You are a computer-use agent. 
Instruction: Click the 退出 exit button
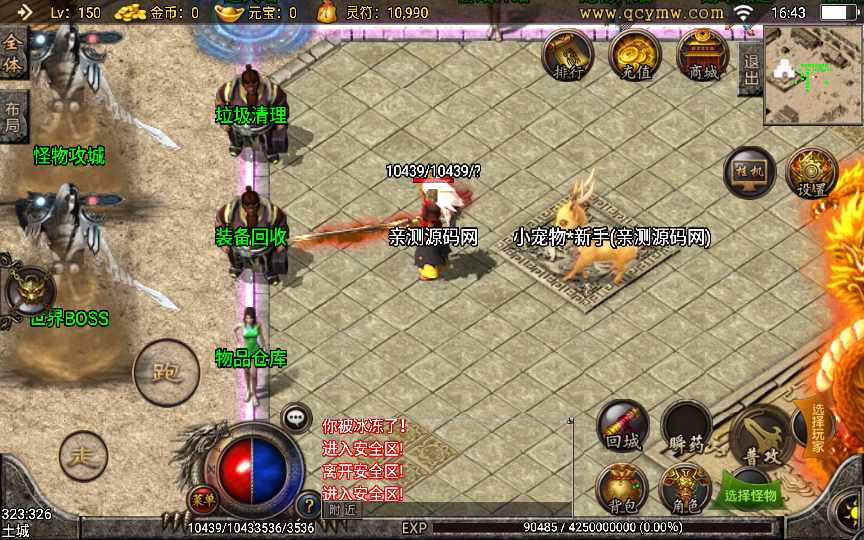tap(750, 70)
